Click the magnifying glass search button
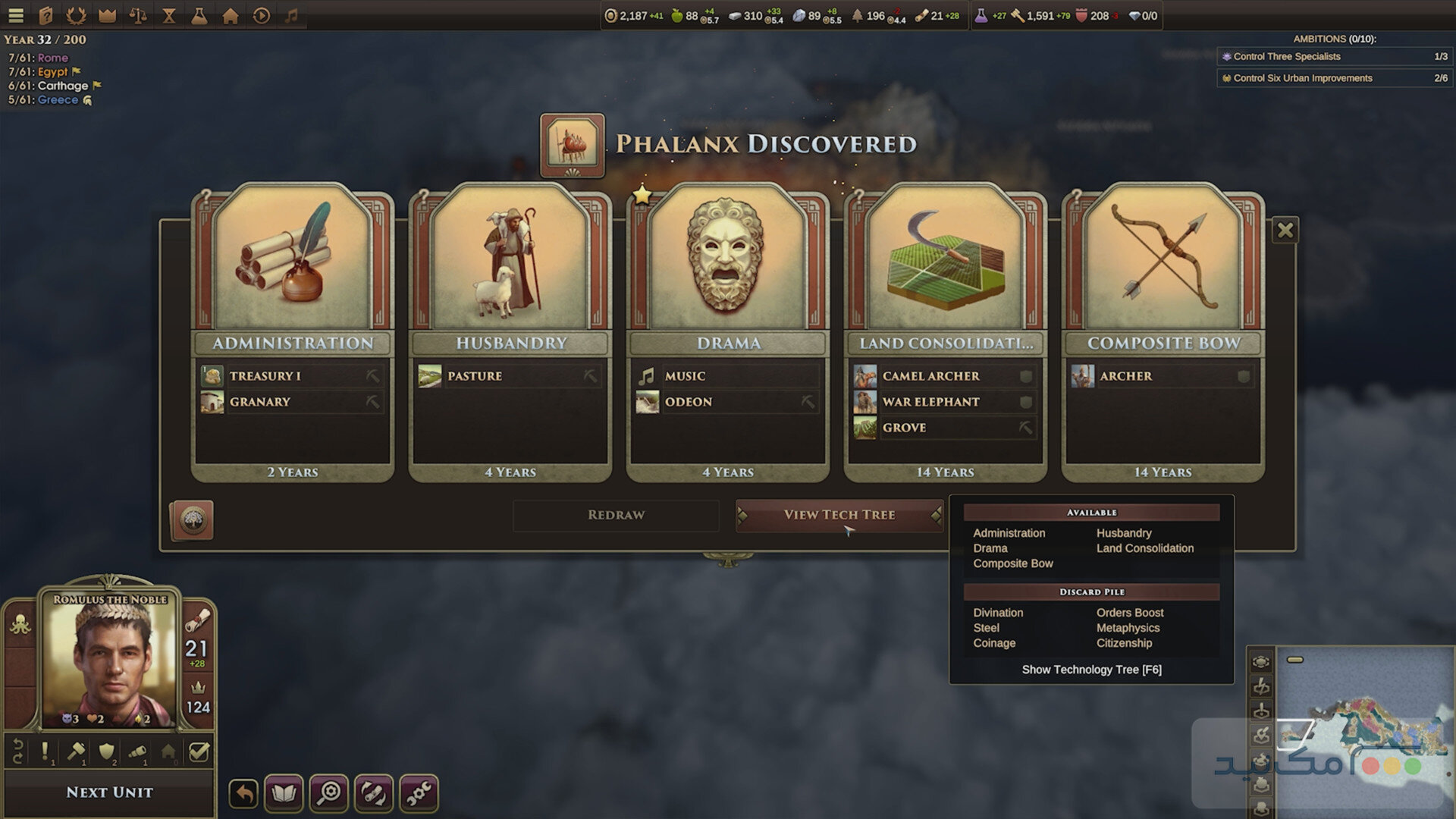 tap(329, 794)
